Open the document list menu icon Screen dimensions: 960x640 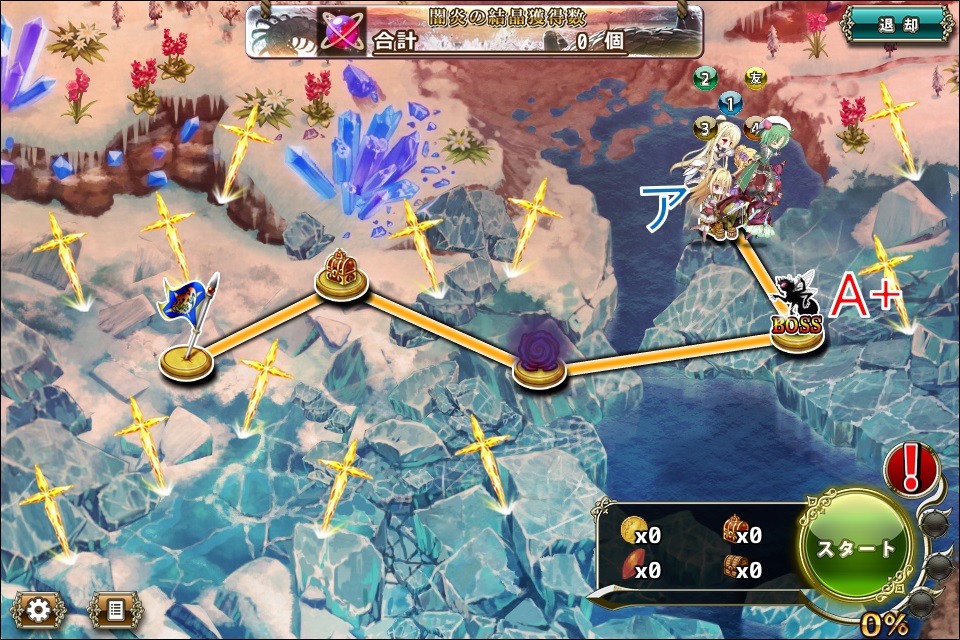[x=116, y=609]
